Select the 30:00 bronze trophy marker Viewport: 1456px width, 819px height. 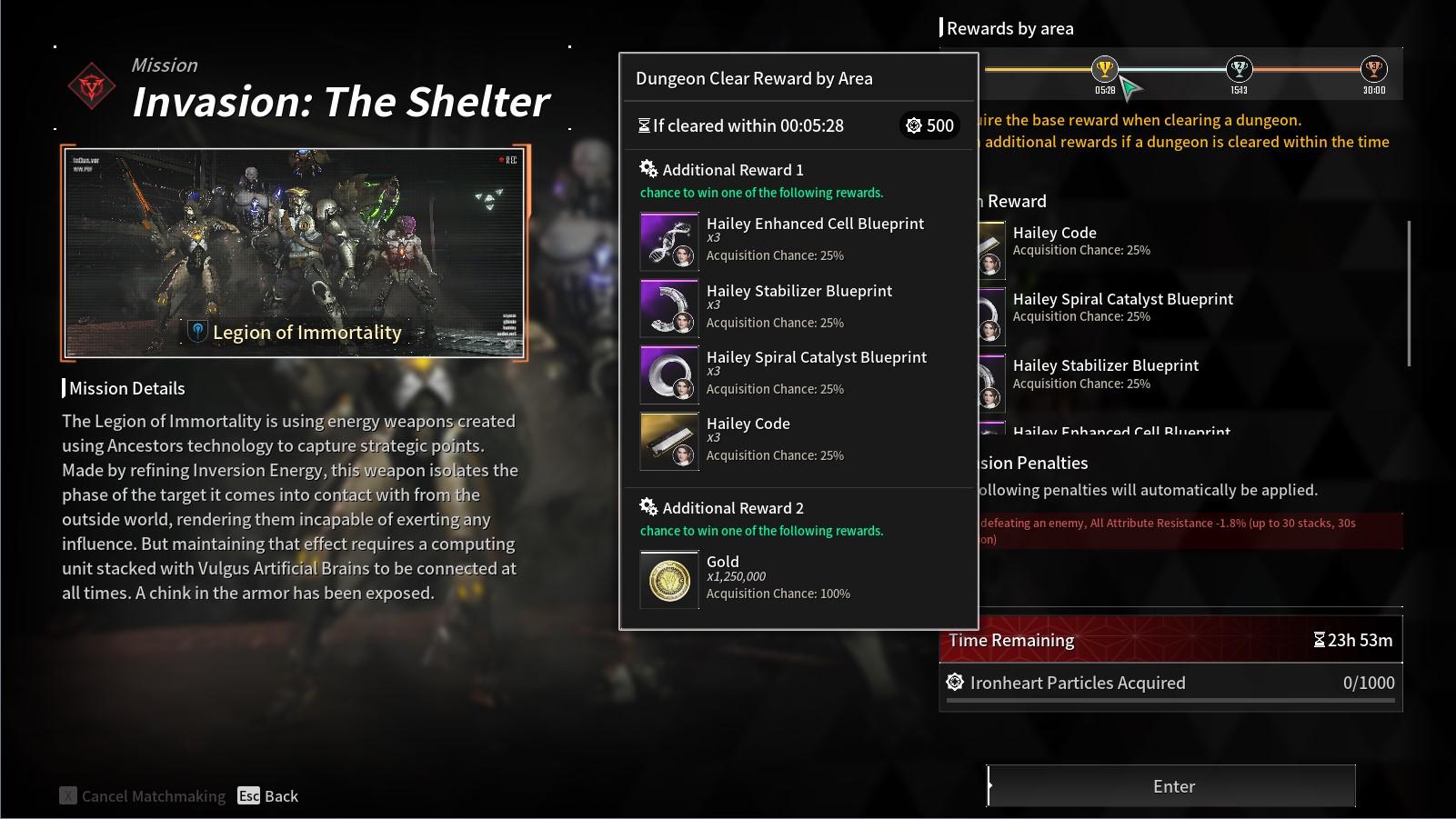click(x=1373, y=69)
